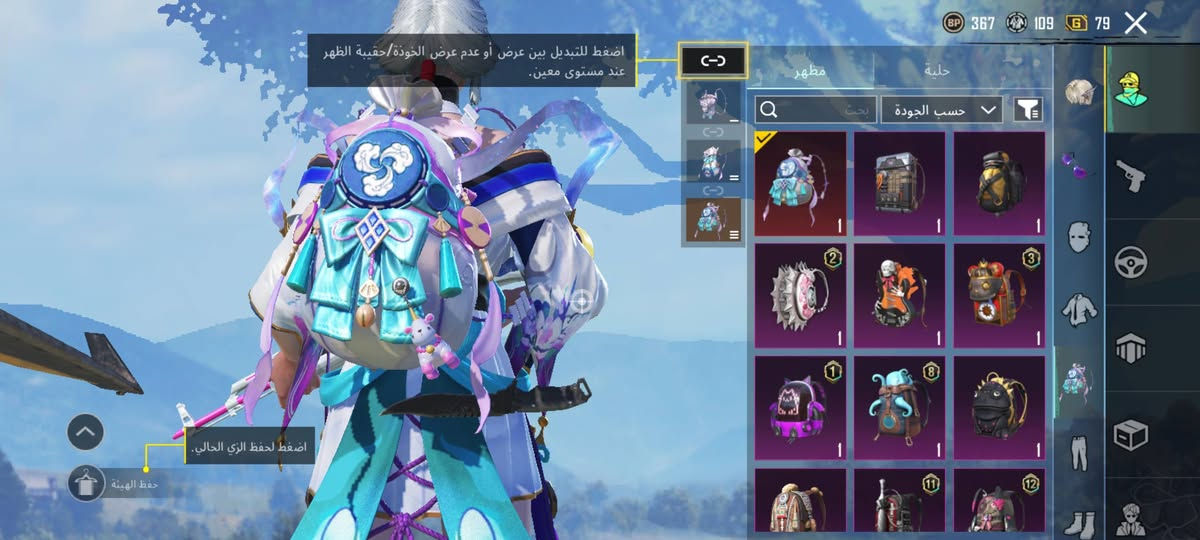Open the steering wheel vehicle category
Viewport: 1200px width, 540px height.
click(x=1131, y=262)
